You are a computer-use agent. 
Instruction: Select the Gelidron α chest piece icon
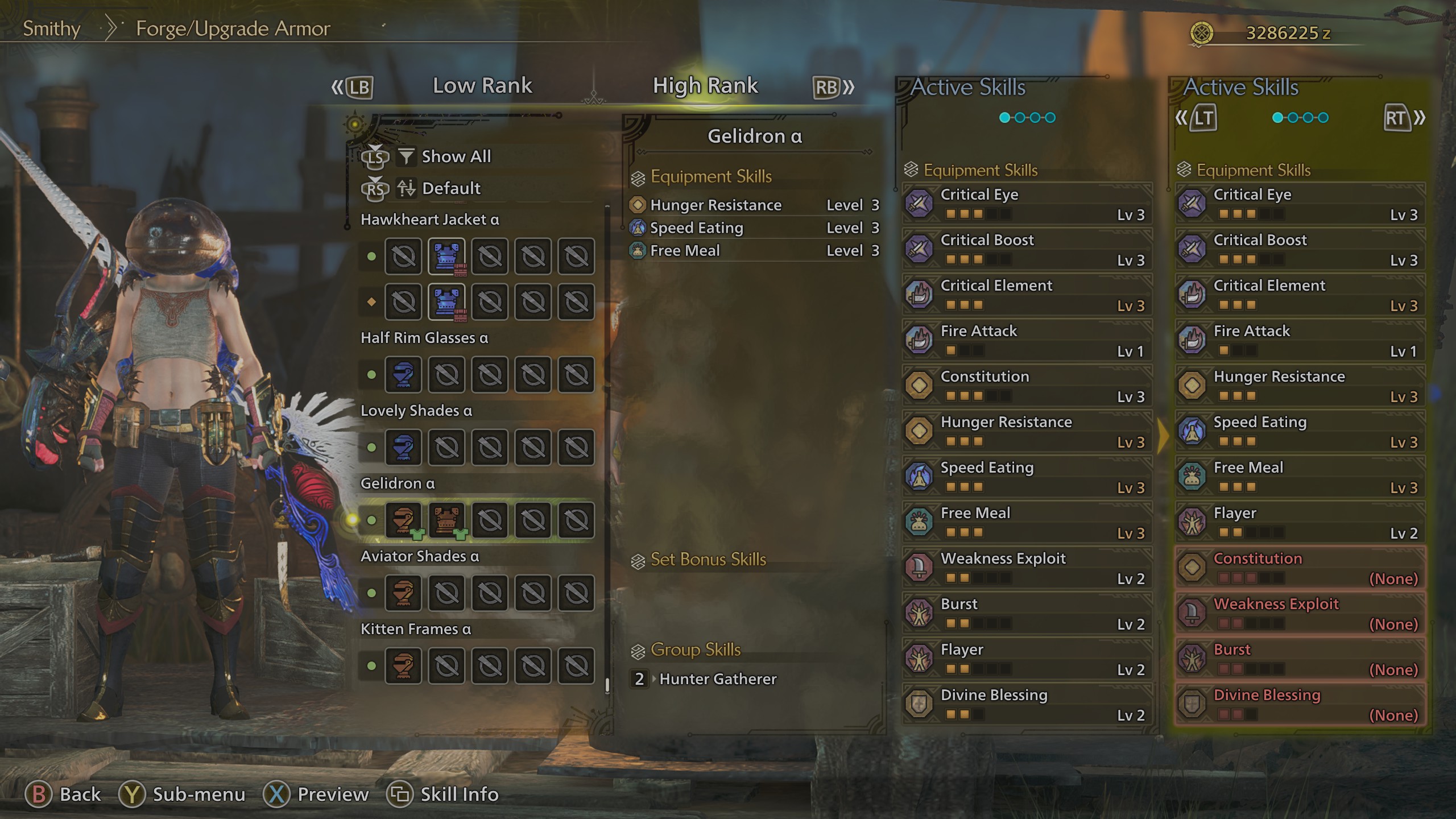pos(446,520)
